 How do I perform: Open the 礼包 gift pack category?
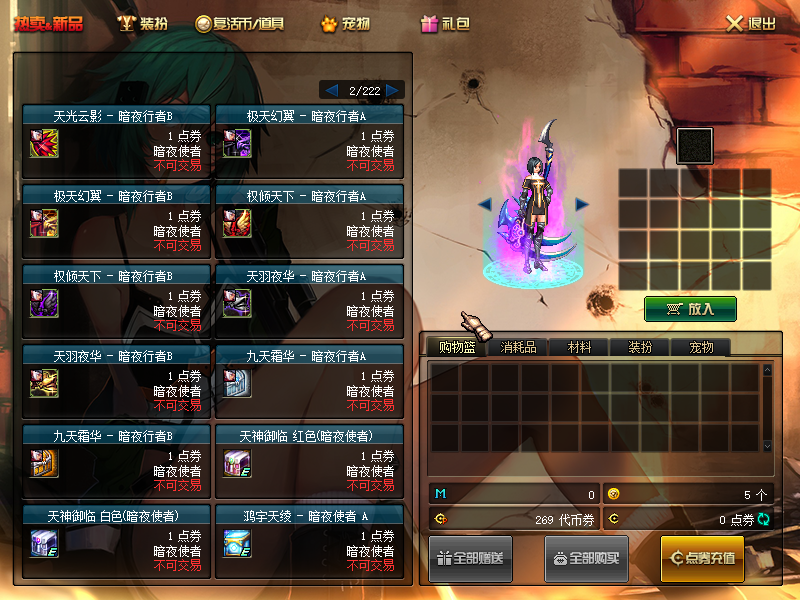point(445,23)
